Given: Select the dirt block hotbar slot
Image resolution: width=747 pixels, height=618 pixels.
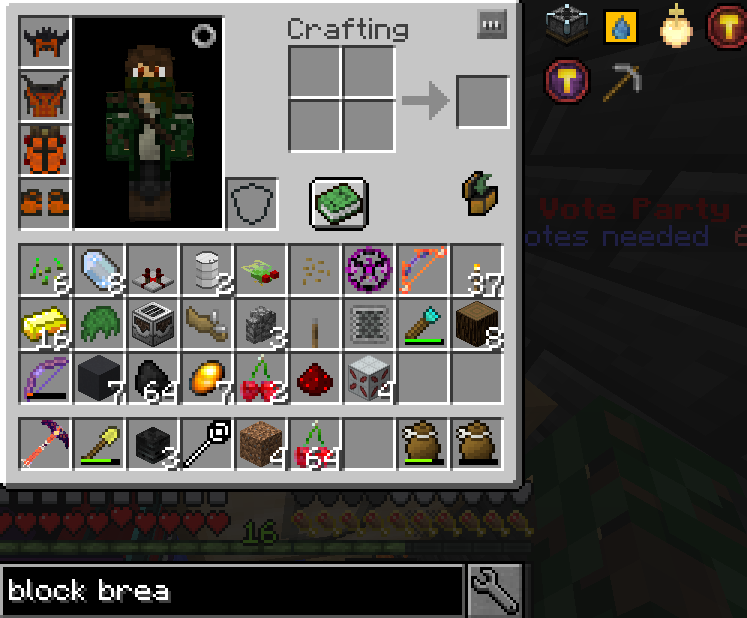Looking at the screenshot, I should pyautogui.click(x=261, y=443).
